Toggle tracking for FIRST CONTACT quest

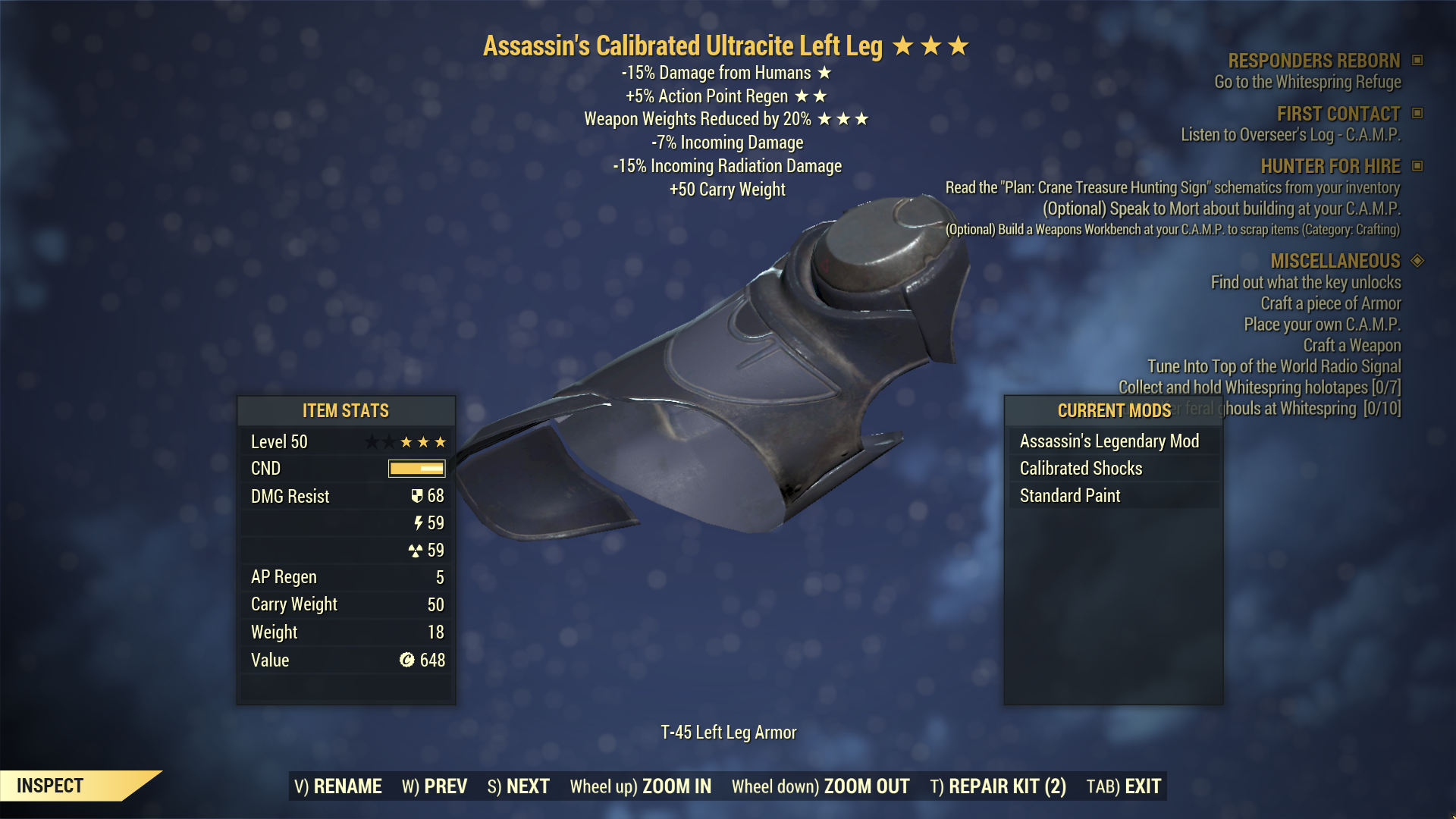(1416, 114)
